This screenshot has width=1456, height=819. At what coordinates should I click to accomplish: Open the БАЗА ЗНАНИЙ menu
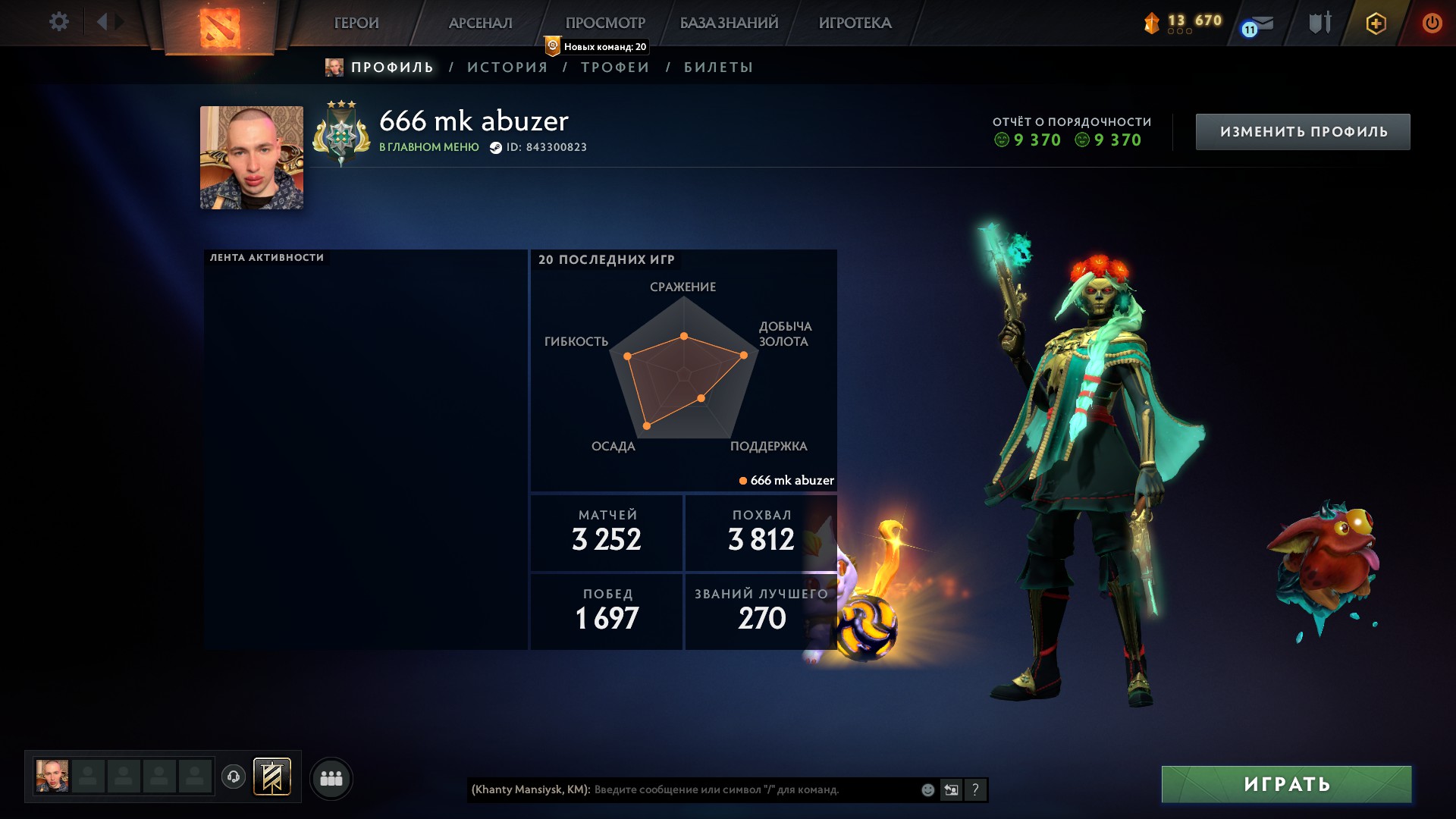click(x=729, y=24)
